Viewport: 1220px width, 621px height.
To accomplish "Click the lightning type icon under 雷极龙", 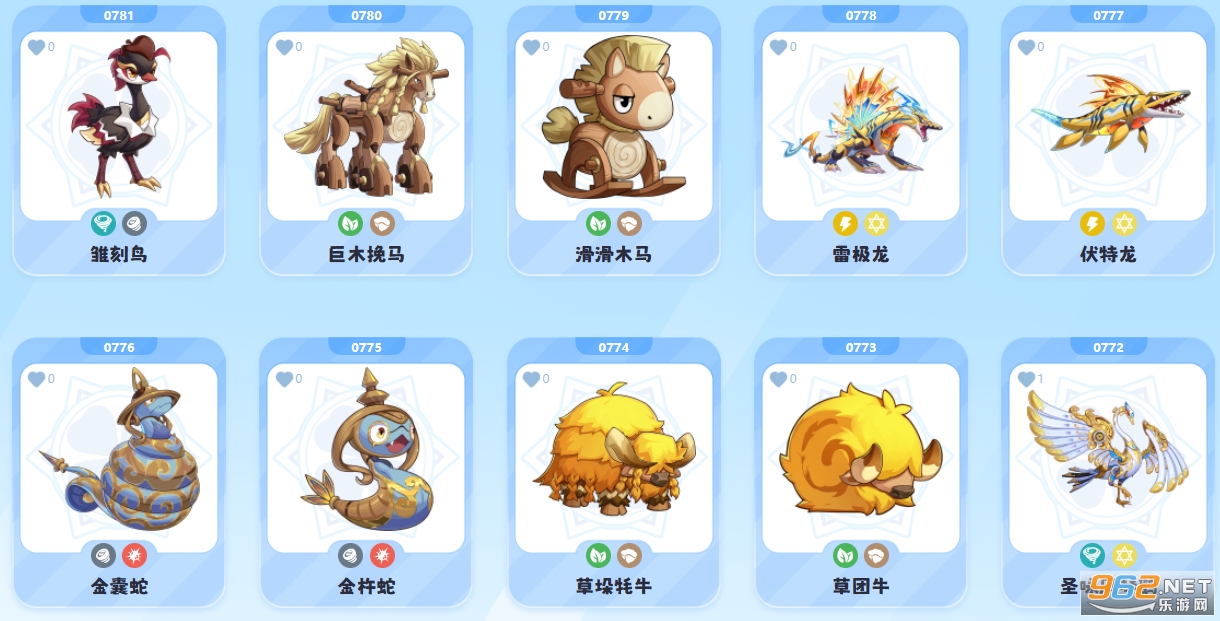I will 845,223.
